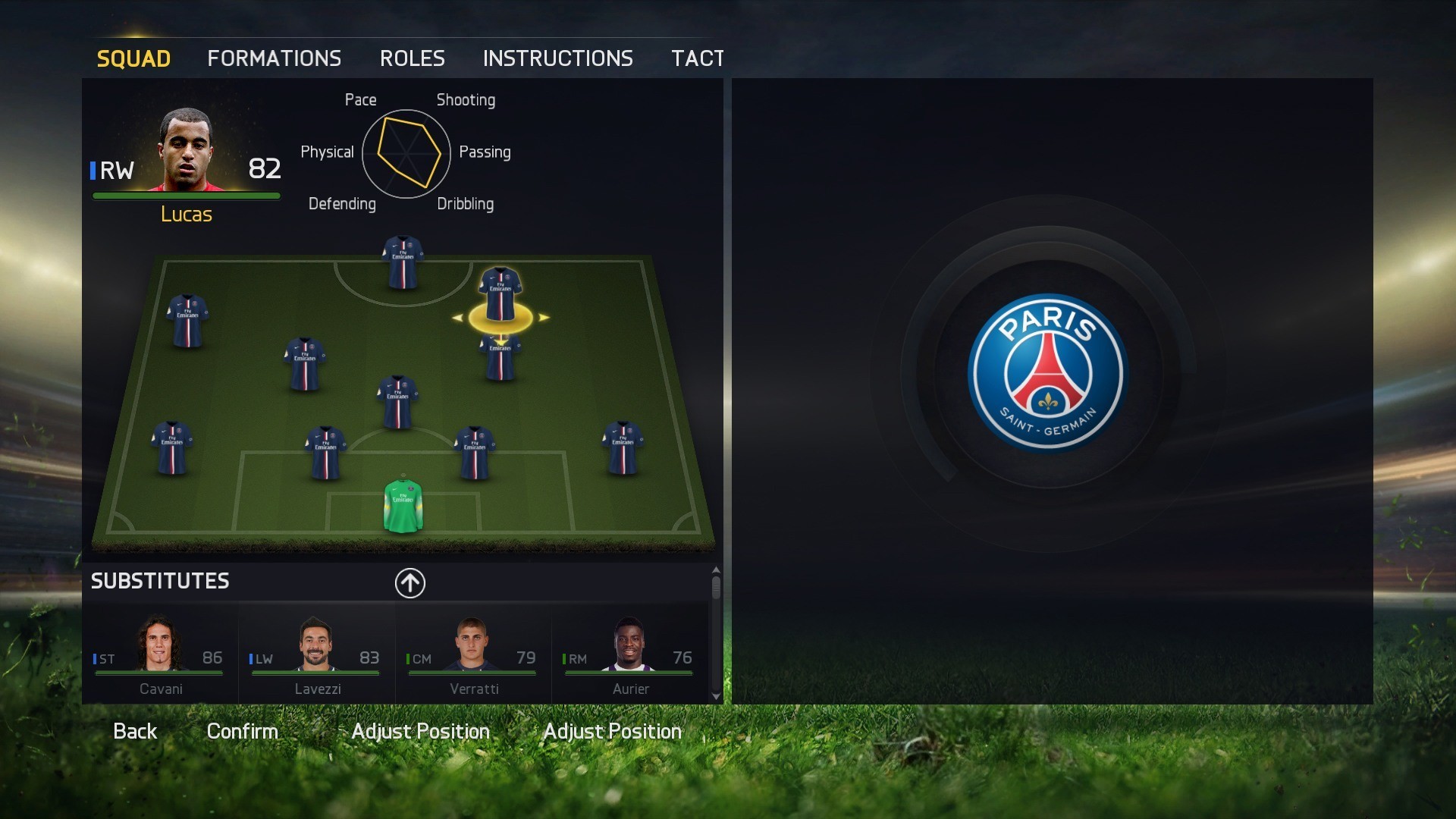Click Lucas's green rating bar
The height and width of the screenshot is (819, 1456).
click(x=186, y=194)
